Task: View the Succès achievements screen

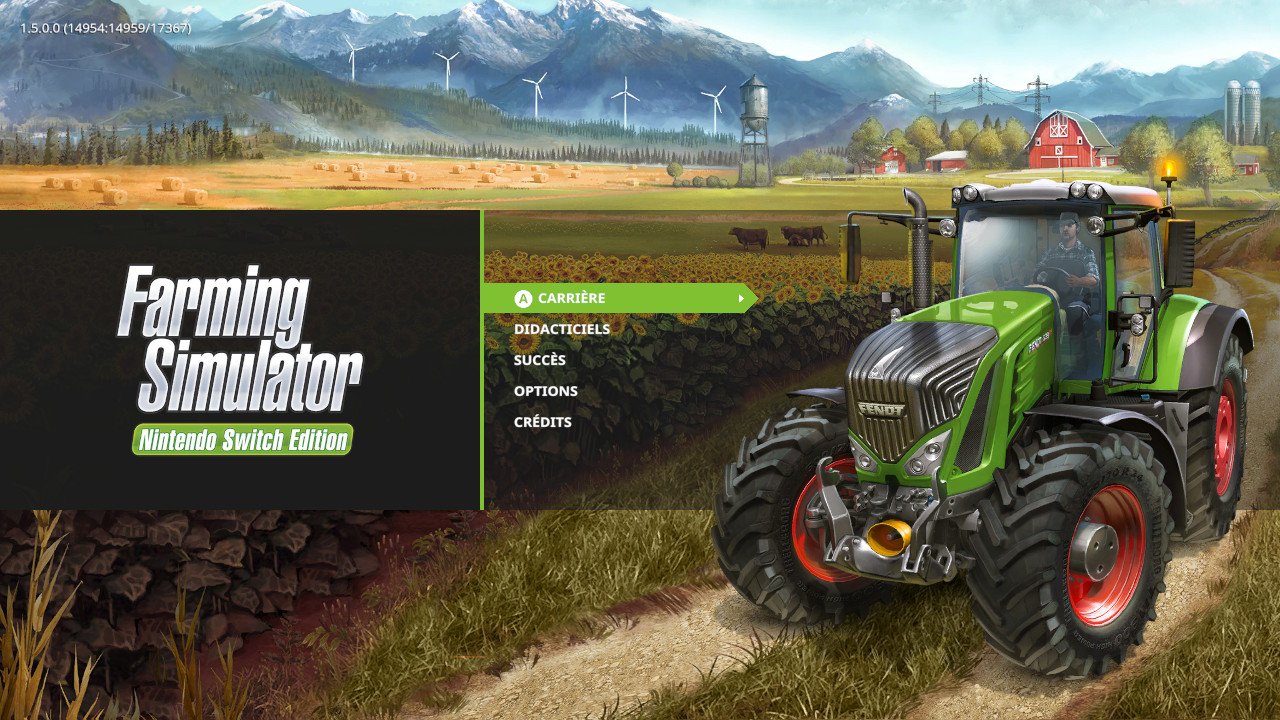Action: (x=538, y=359)
